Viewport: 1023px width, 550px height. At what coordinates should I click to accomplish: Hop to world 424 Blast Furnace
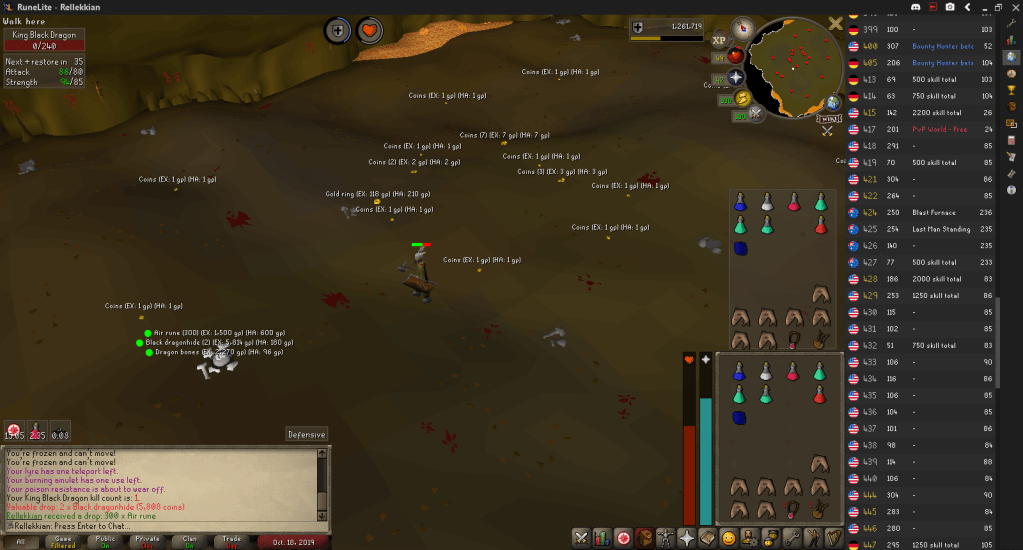point(920,212)
